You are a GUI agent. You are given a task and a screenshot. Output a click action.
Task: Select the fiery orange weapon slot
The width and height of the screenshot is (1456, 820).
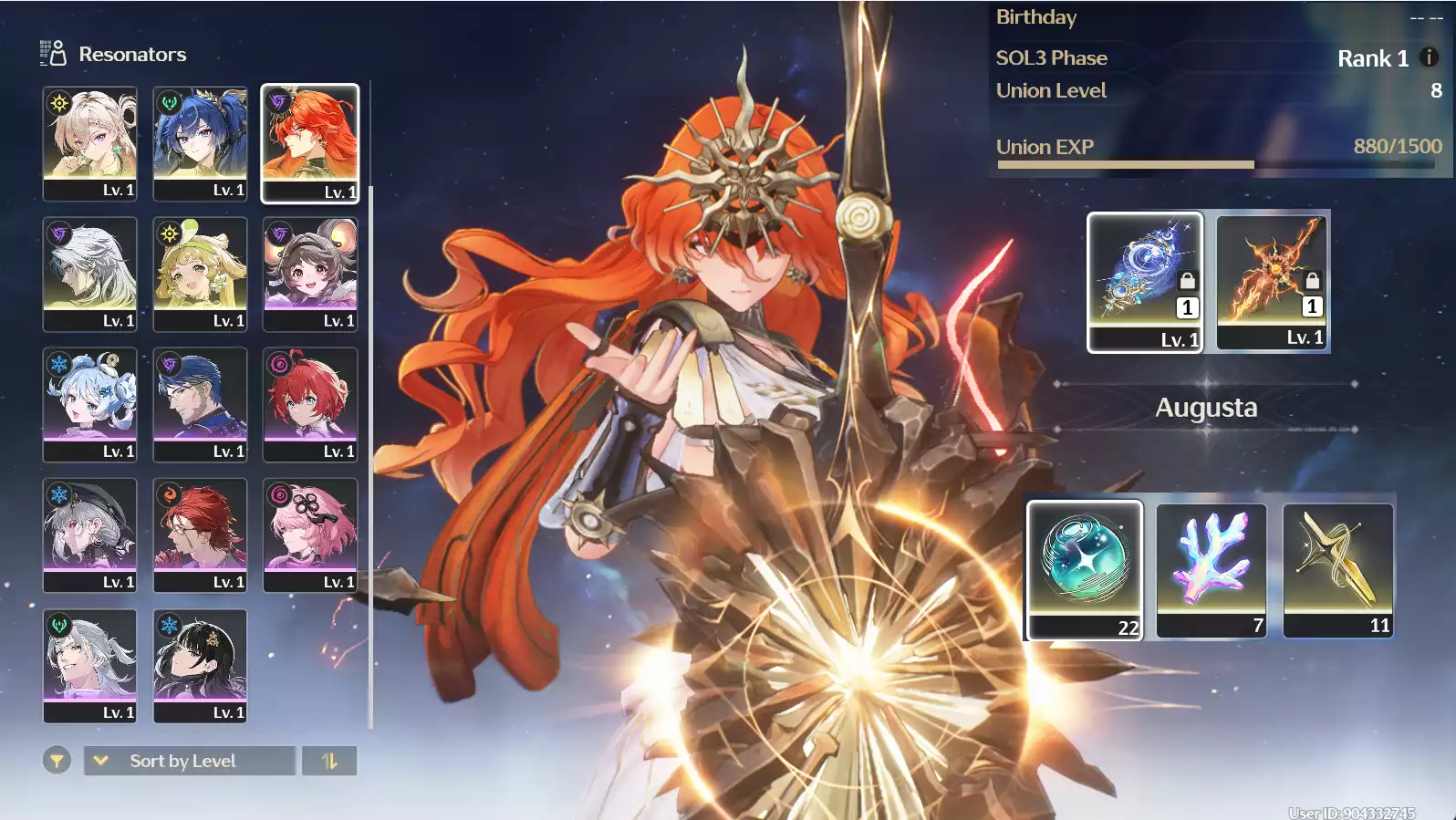pos(1273,280)
